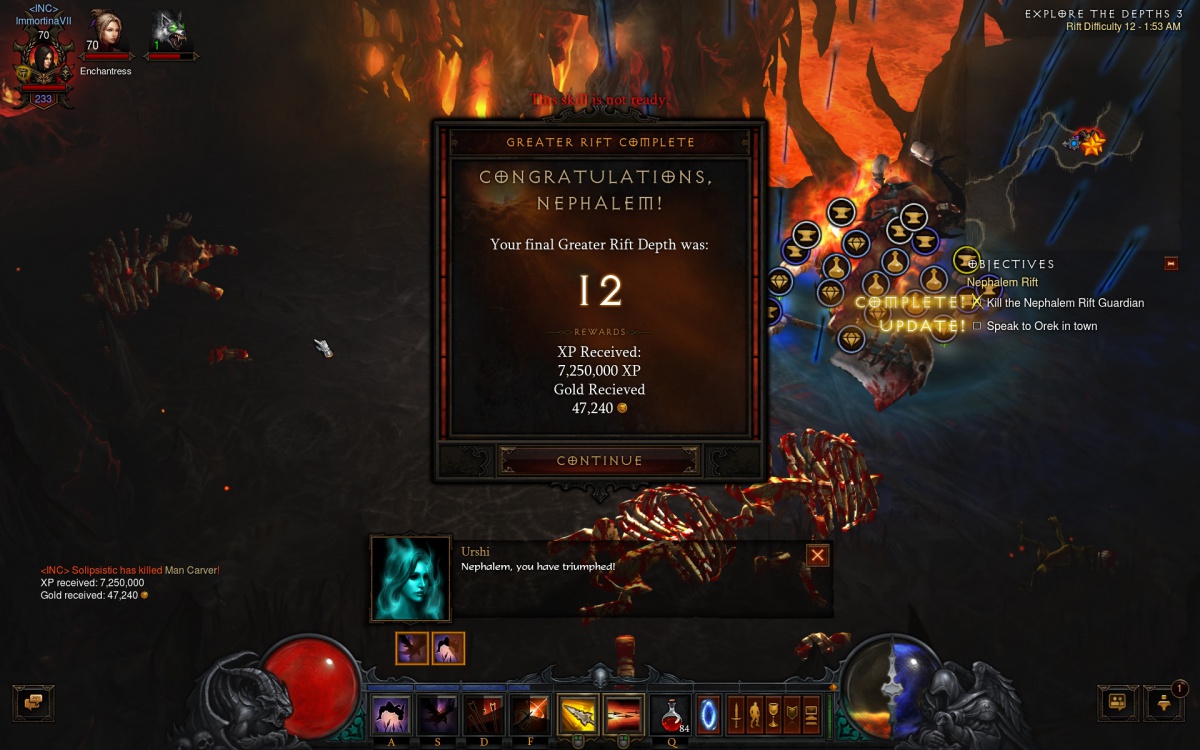Screen dimensions: 1200x750
Task: Use the Vault skill on key A
Action: pos(390,716)
